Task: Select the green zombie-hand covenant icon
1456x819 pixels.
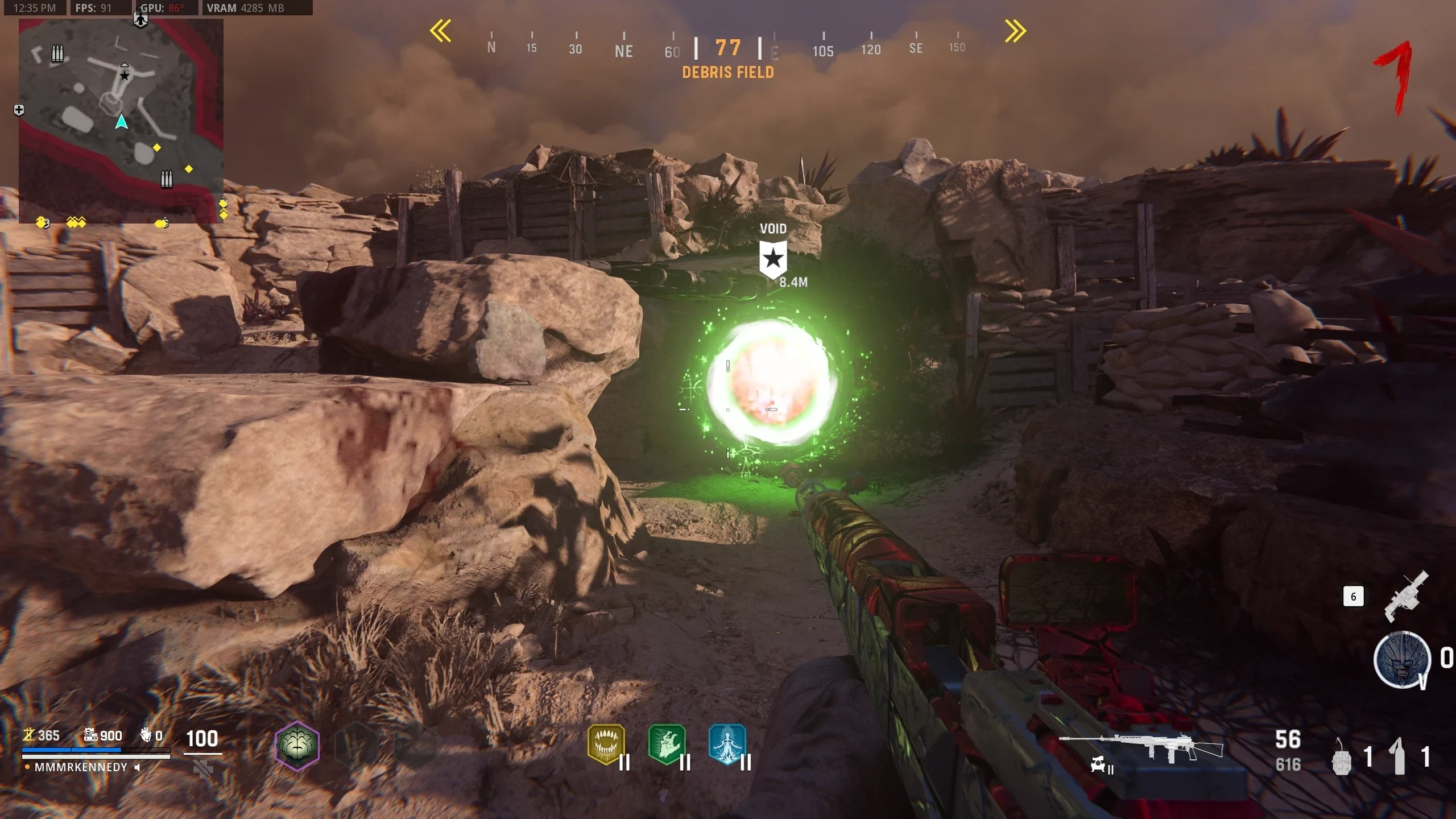Action: [667, 744]
